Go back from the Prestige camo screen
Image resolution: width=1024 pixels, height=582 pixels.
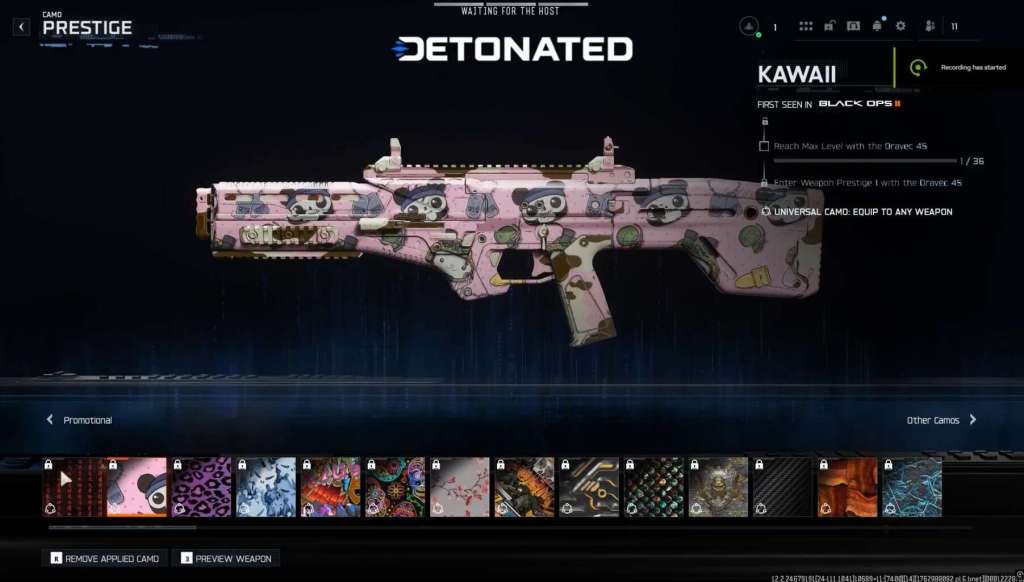[22, 27]
